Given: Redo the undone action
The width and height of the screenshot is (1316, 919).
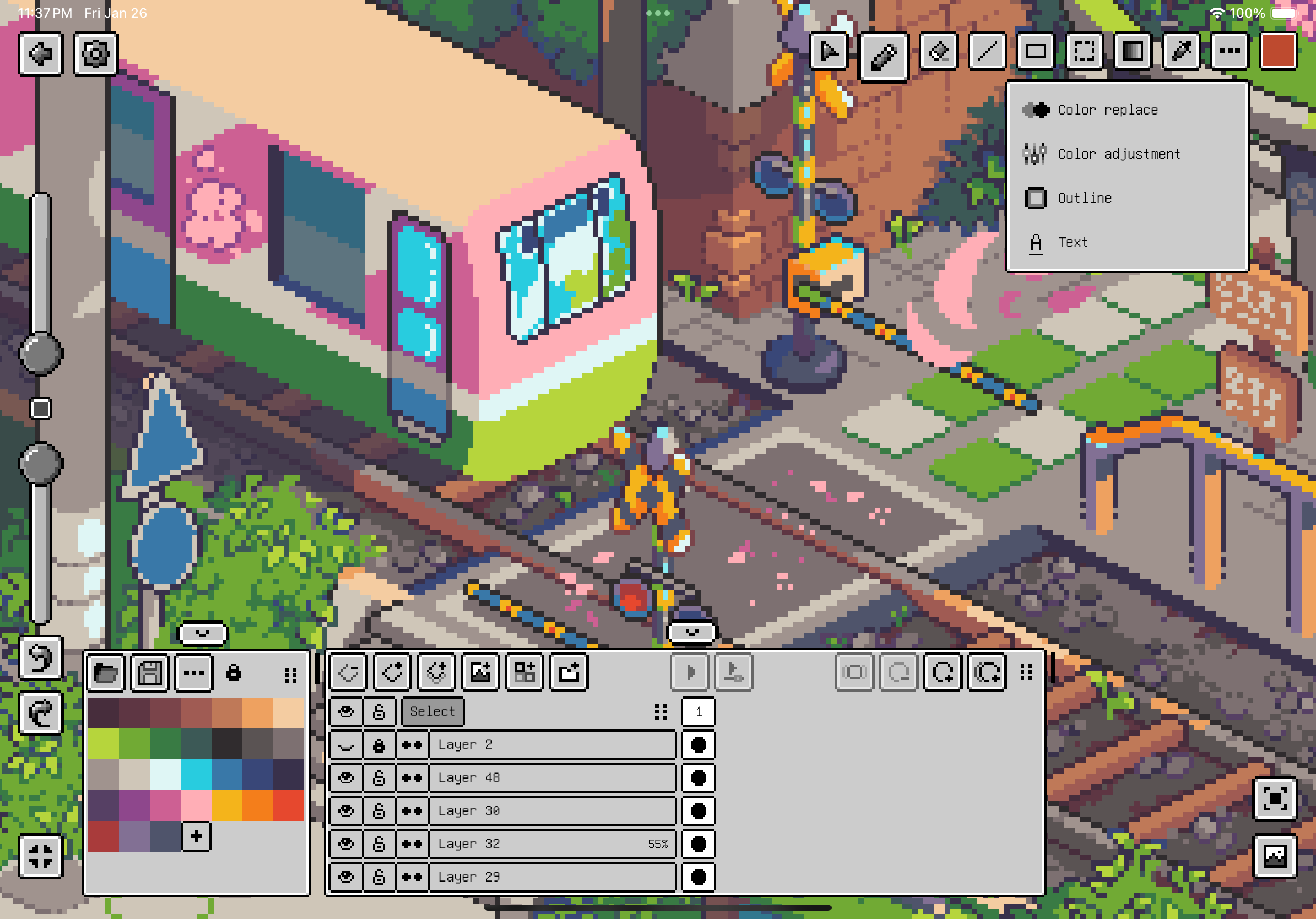Looking at the screenshot, I should tap(40, 713).
